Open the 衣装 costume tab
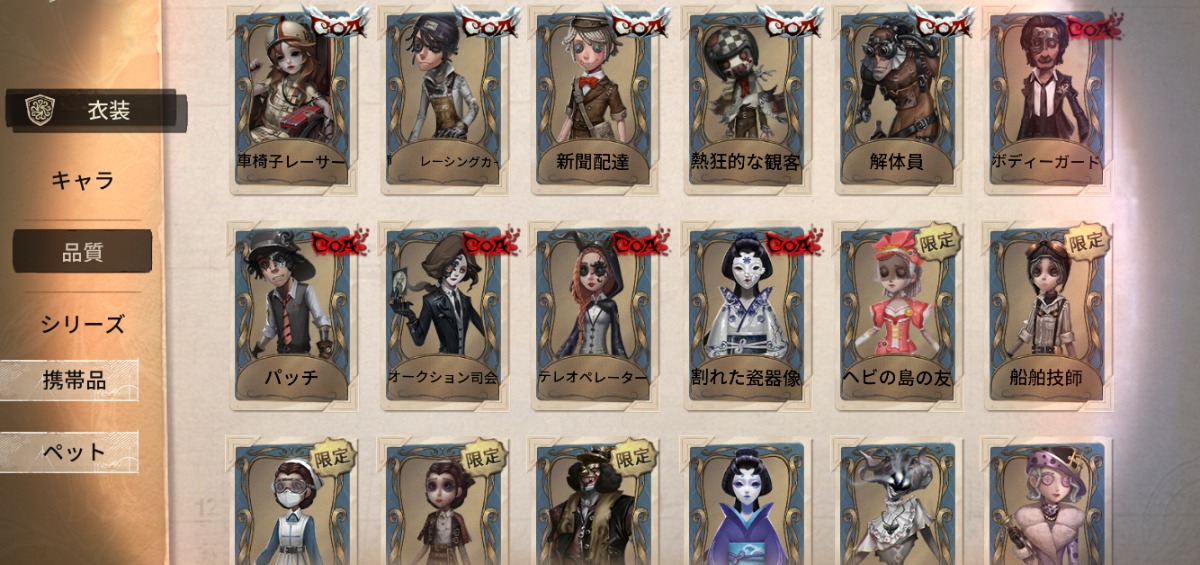This screenshot has width=1200, height=565. [95, 110]
